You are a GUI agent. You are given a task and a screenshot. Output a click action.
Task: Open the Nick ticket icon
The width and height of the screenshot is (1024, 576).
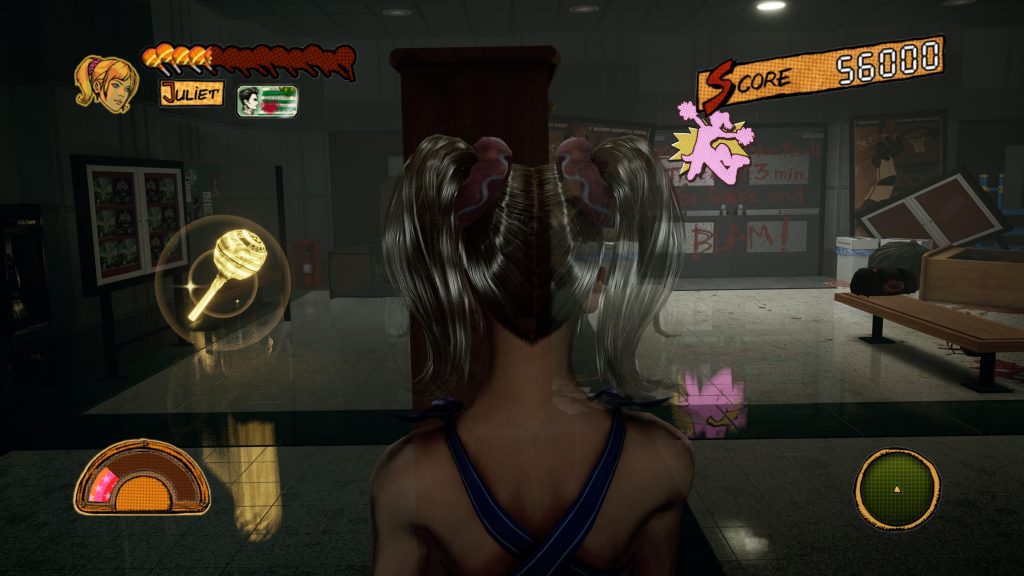pyautogui.click(x=267, y=101)
